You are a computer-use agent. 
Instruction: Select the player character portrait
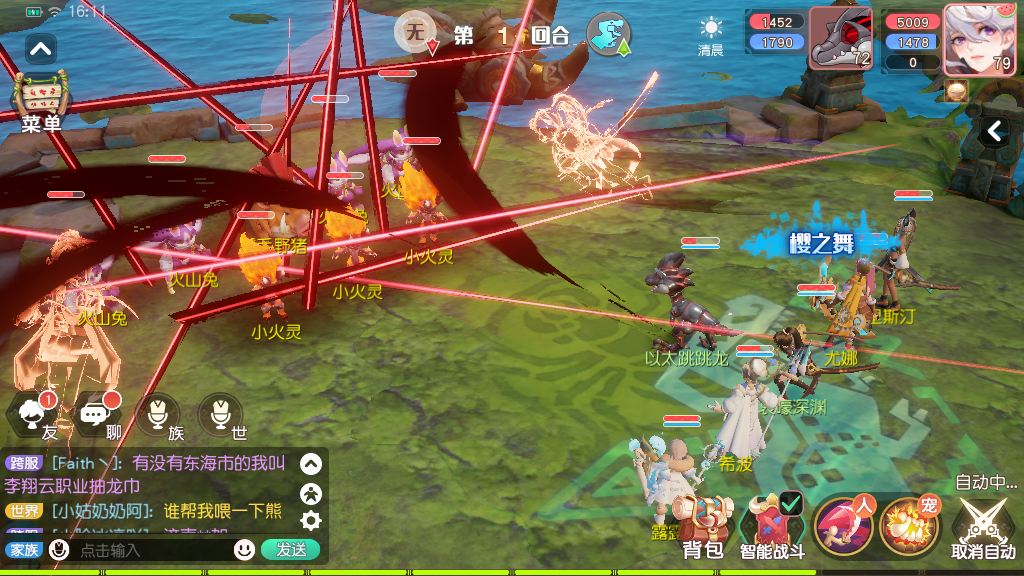[x=973, y=40]
